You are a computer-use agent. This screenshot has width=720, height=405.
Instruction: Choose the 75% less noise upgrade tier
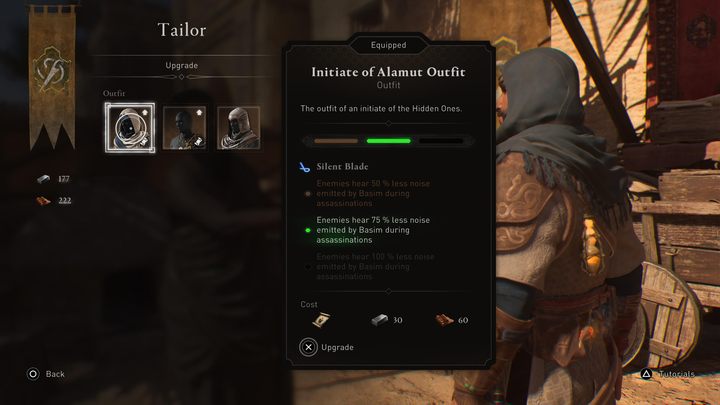pos(373,229)
